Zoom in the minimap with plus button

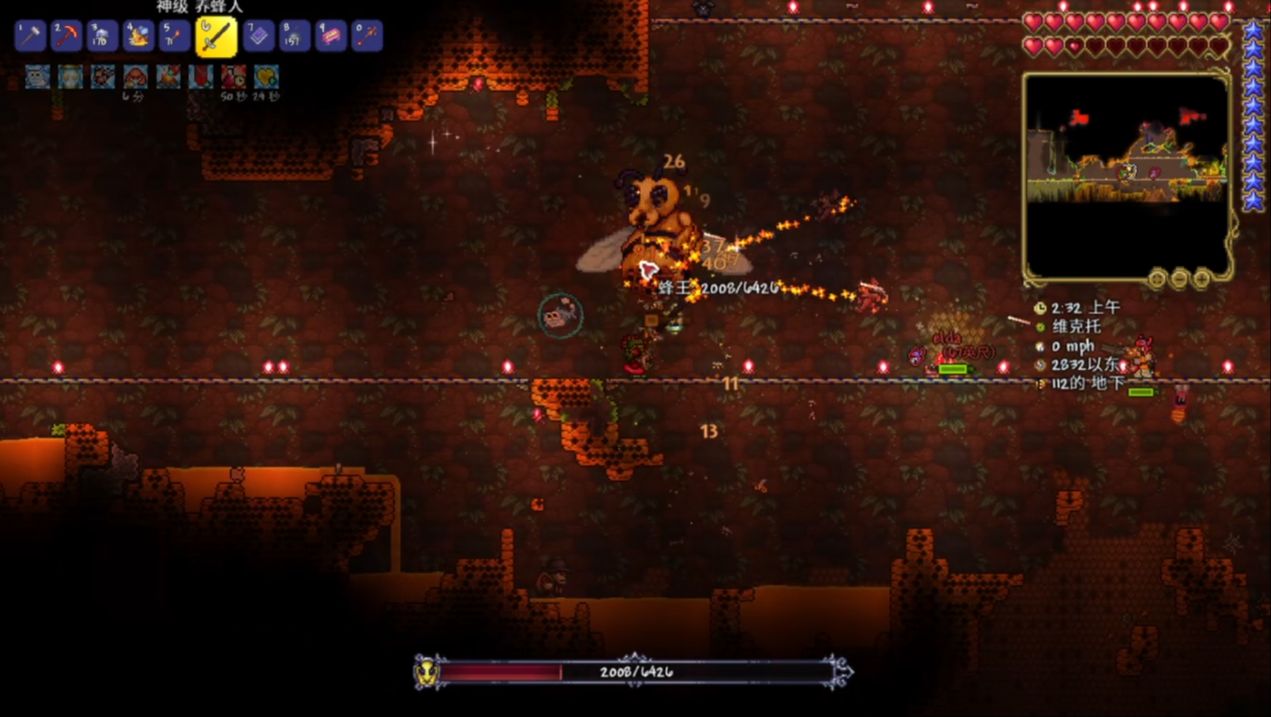(x=1200, y=277)
